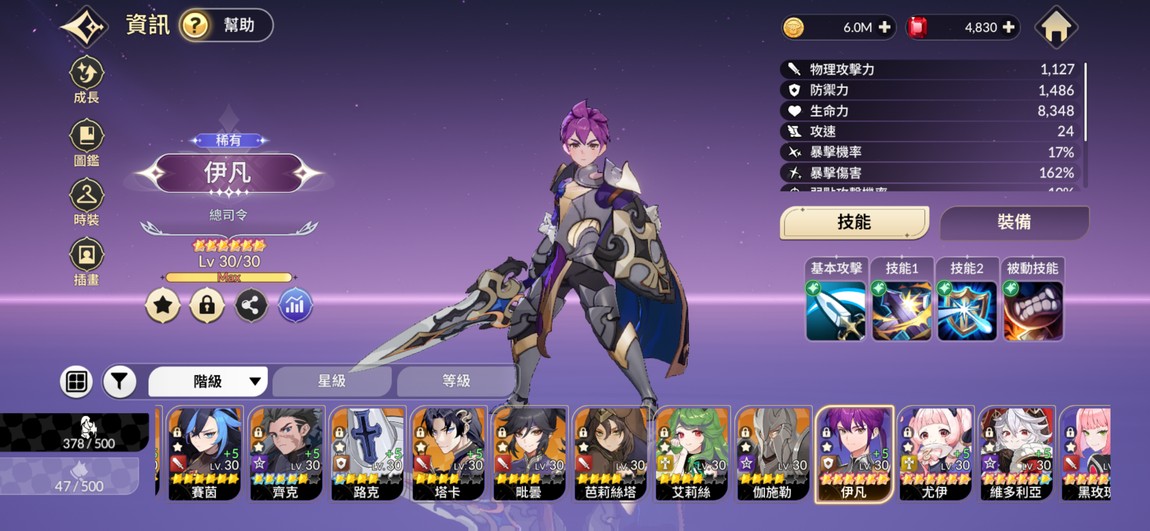
Task: Choose hero 賽茵 from the roster
Action: pyautogui.click(x=203, y=453)
